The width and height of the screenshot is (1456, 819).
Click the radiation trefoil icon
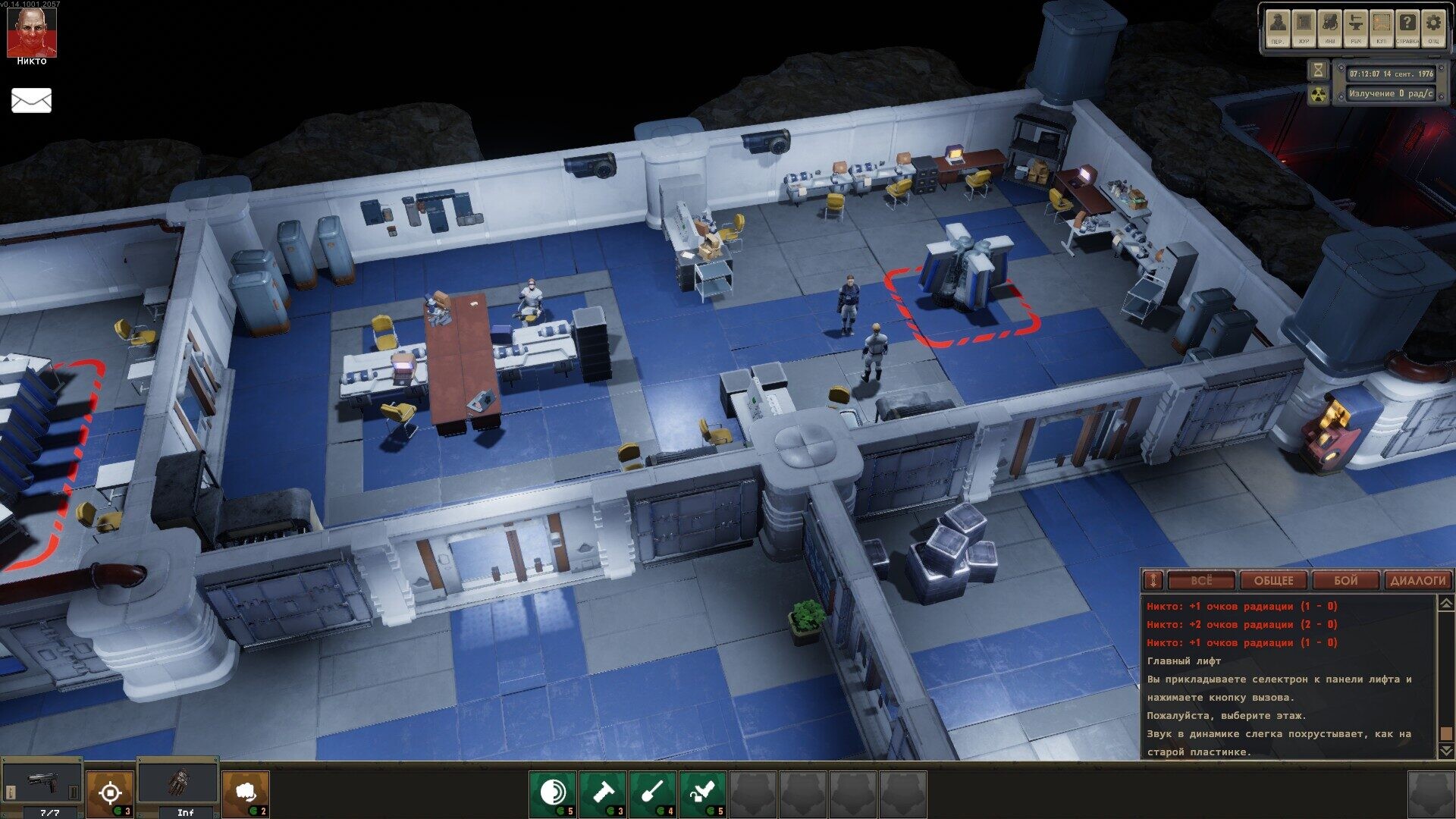(1319, 94)
